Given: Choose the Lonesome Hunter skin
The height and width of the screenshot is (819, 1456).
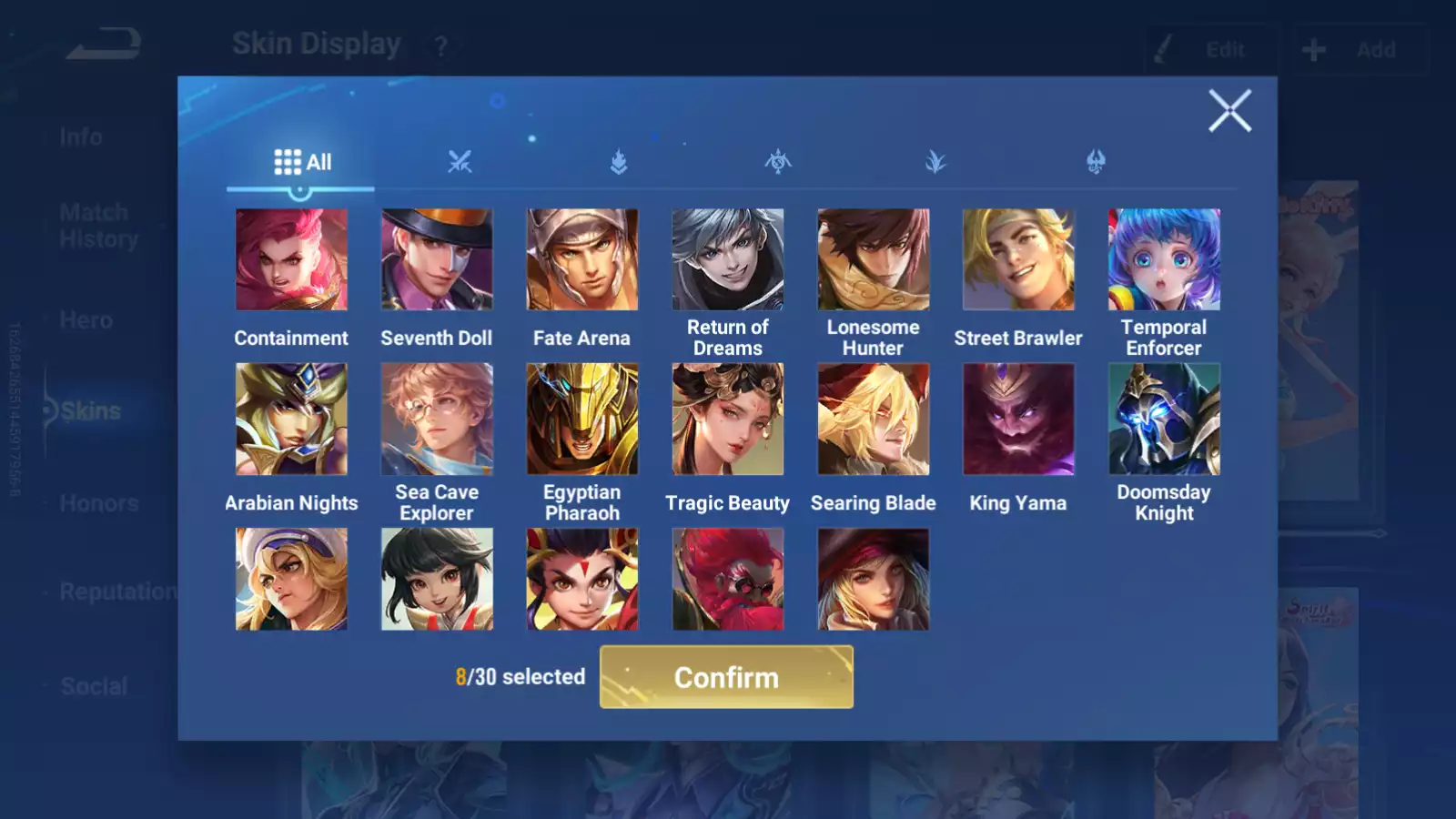Looking at the screenshot, I should [x=874, y=260].
